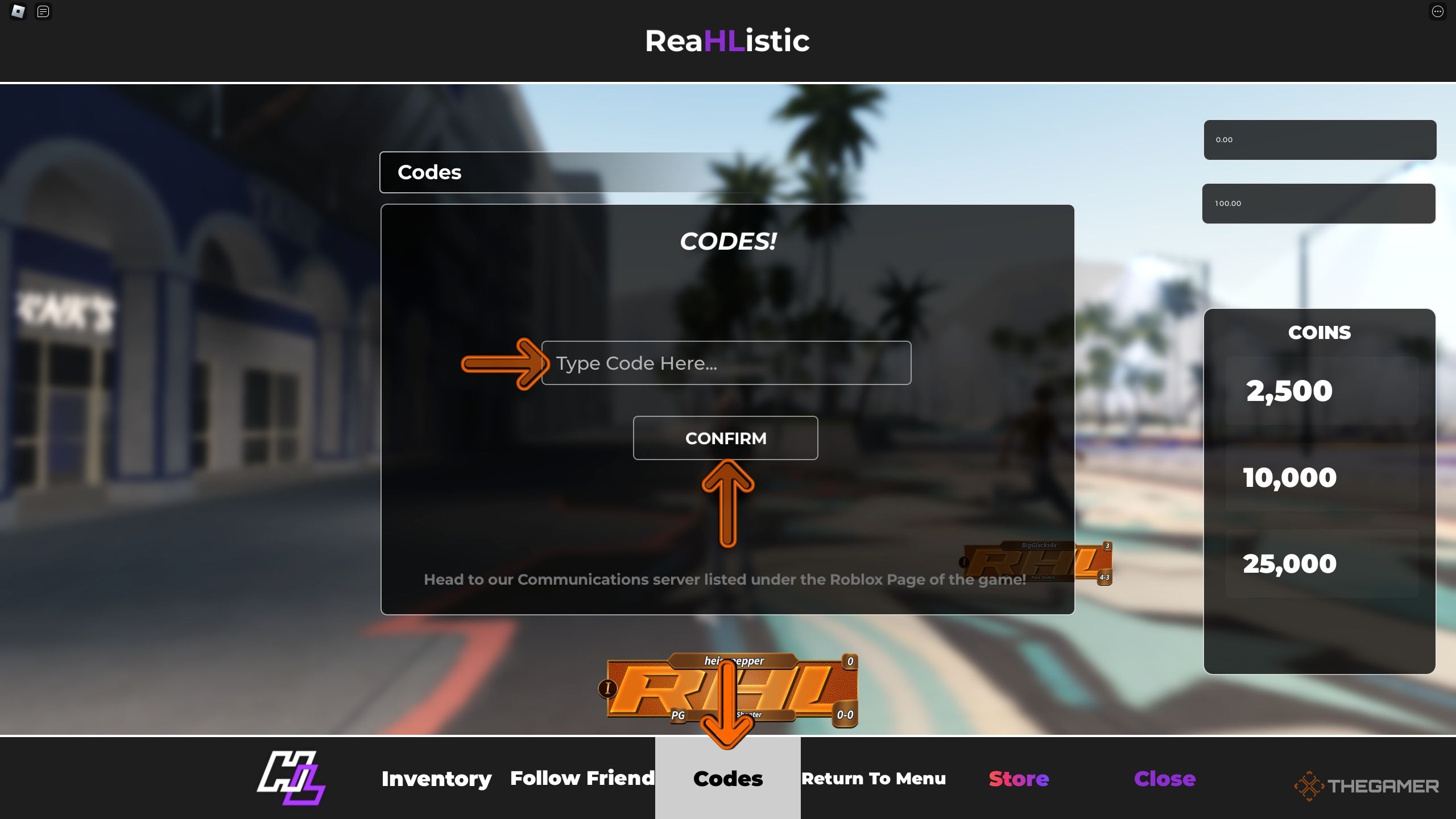Close the codes menu

pos(1165,778)
